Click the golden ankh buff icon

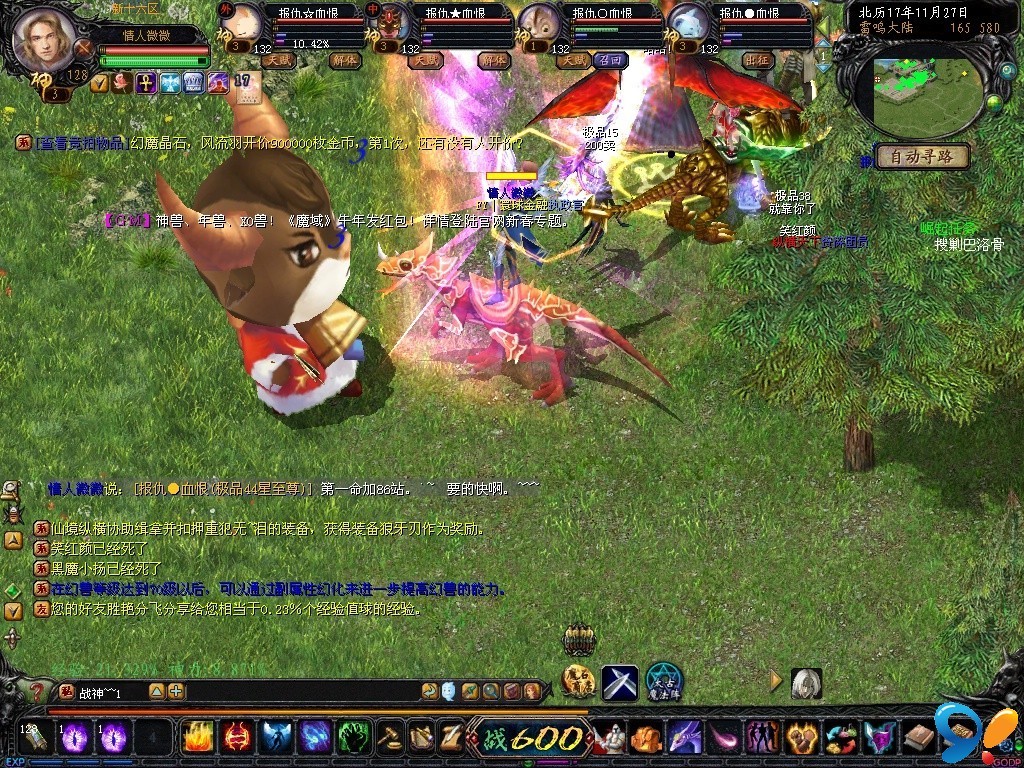click(146, 83)
